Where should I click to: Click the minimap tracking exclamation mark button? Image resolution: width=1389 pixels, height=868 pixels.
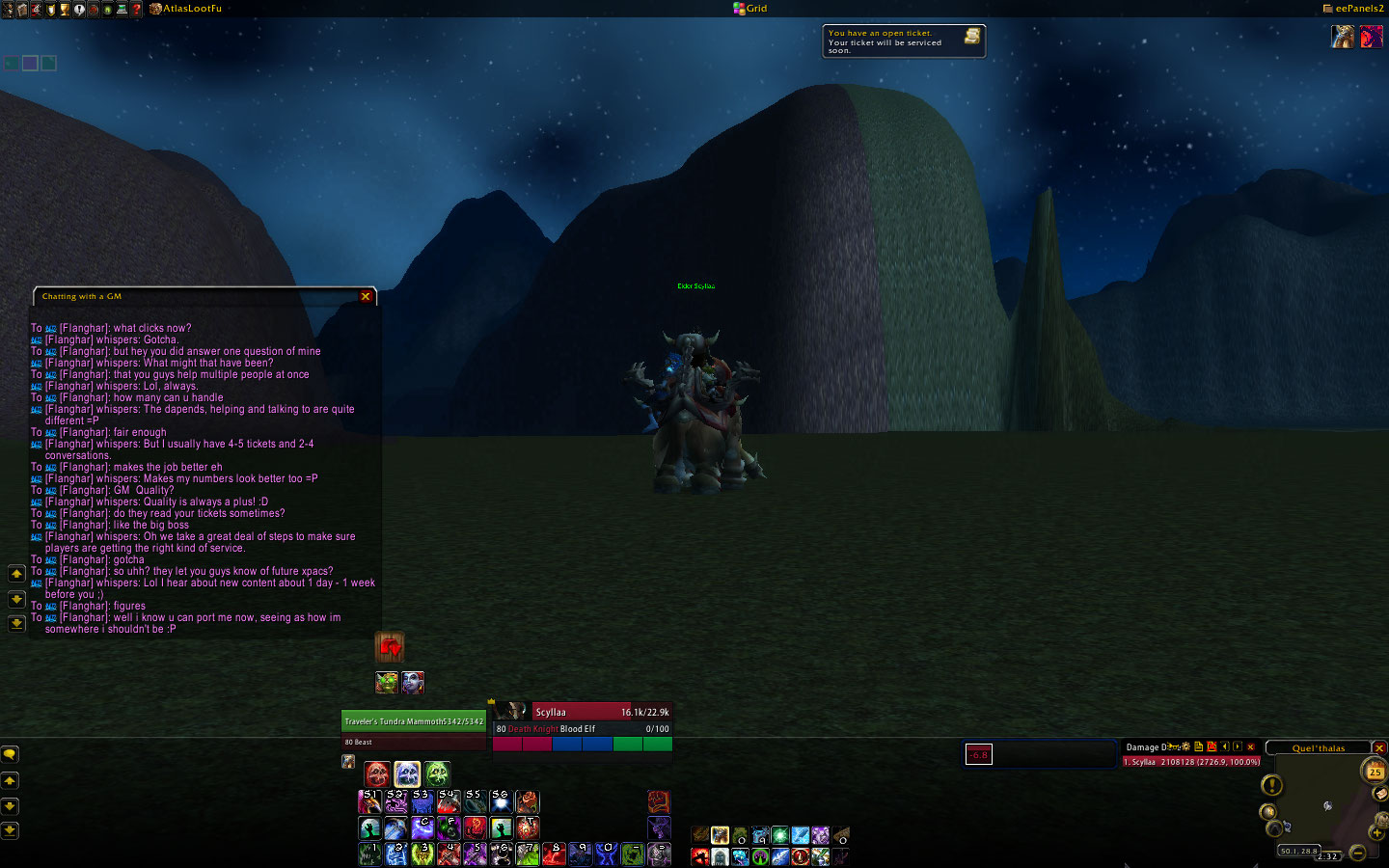click(1272, 786)
